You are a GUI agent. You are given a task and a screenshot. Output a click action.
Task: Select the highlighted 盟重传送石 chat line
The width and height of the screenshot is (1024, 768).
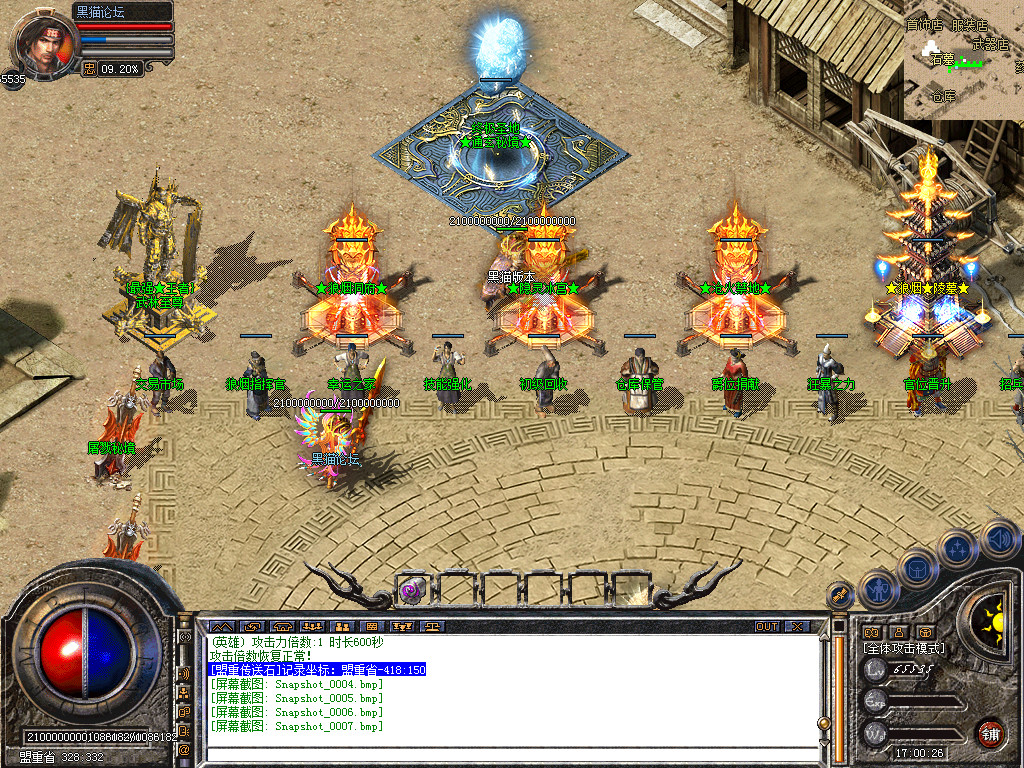coord(317,670)
